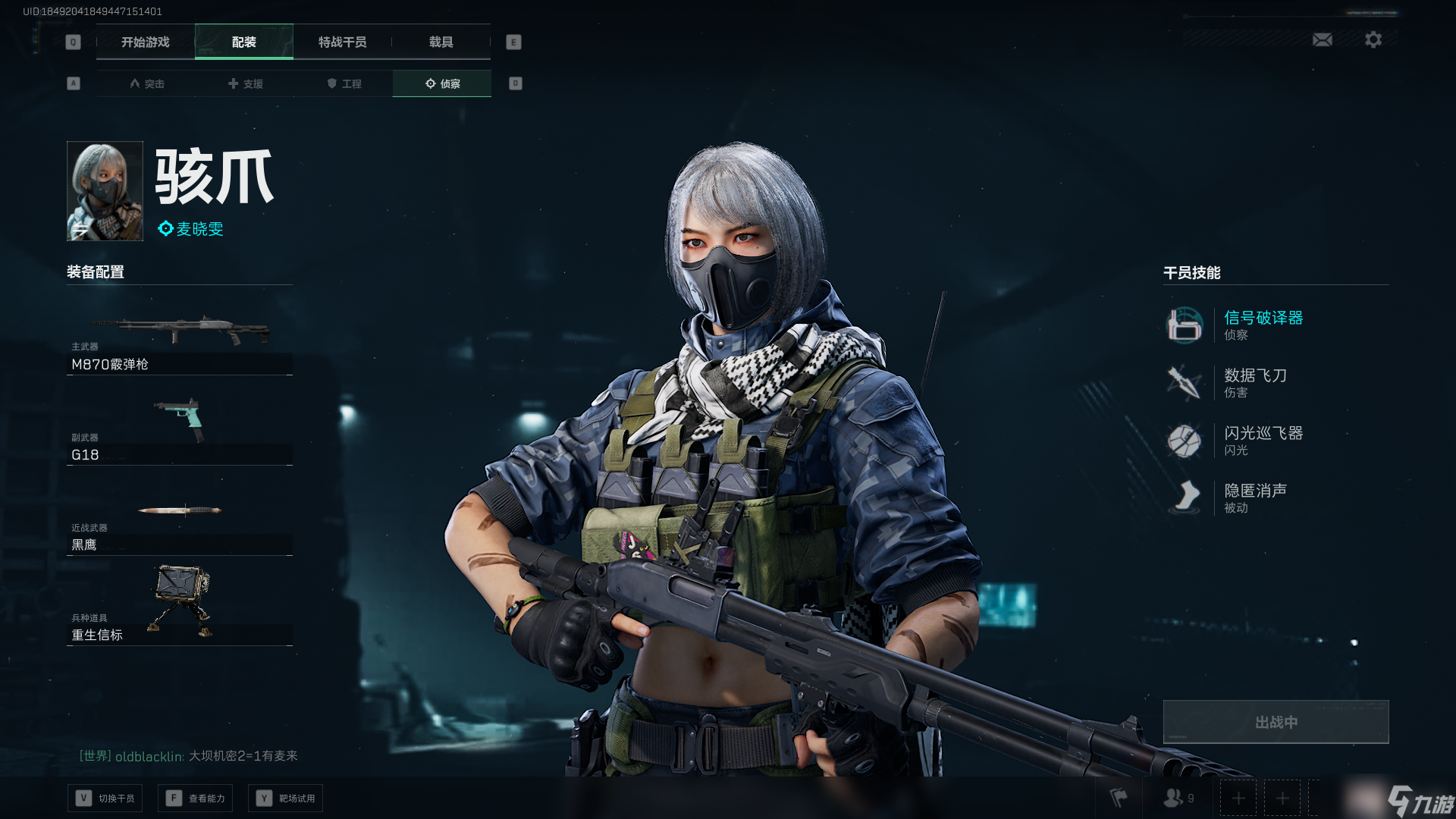Select the 黑鹰 melee weapon slot
This screenshot has height=819, width=1456.
(x=180, y=522)
